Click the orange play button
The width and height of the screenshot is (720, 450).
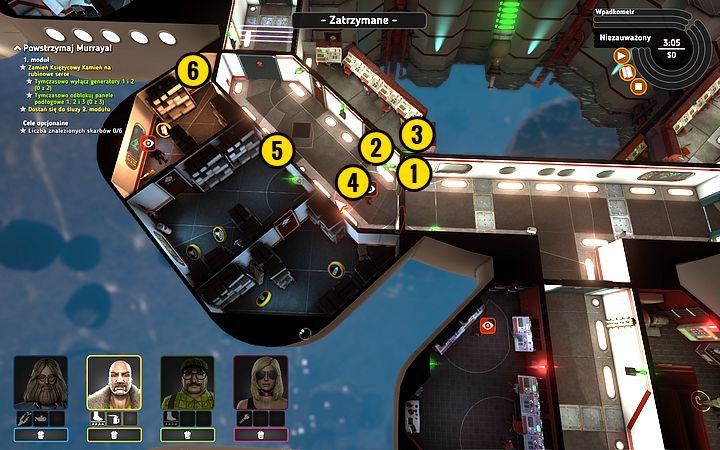pyautogui.click(x=622, y=56)
